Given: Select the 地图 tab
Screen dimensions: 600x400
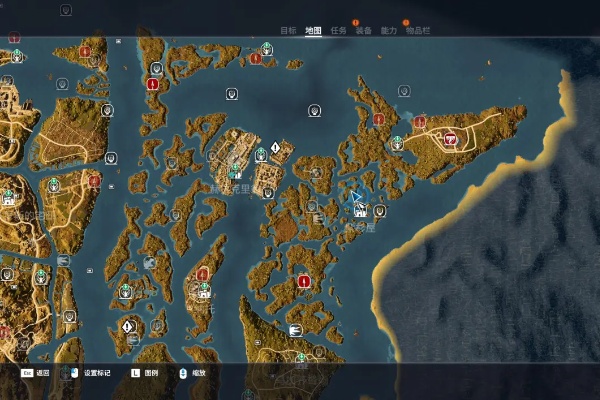Looking at the screenshot, I should click(x=313, y=31).
